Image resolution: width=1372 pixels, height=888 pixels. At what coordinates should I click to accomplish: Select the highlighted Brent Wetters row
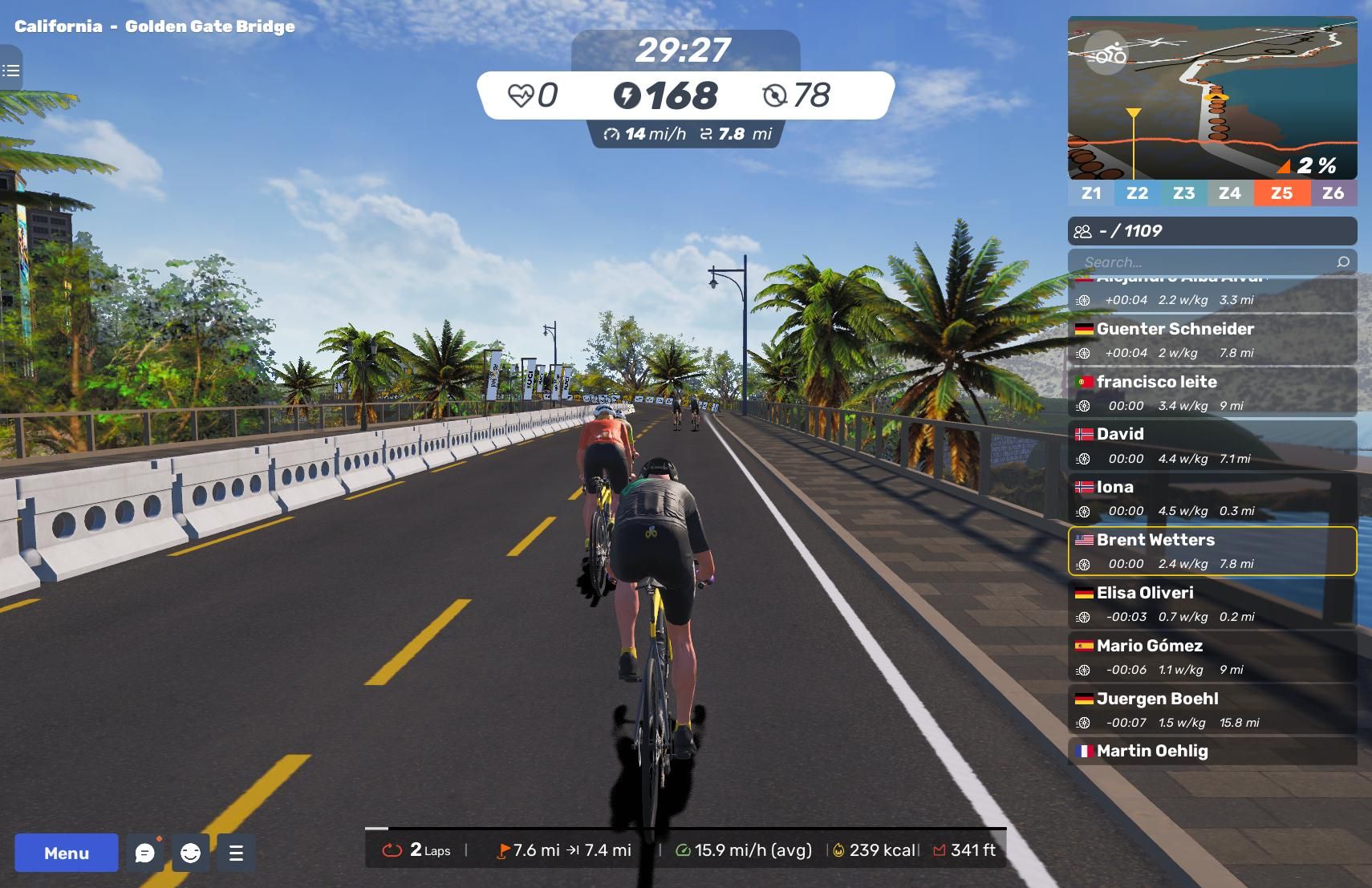1212,551
